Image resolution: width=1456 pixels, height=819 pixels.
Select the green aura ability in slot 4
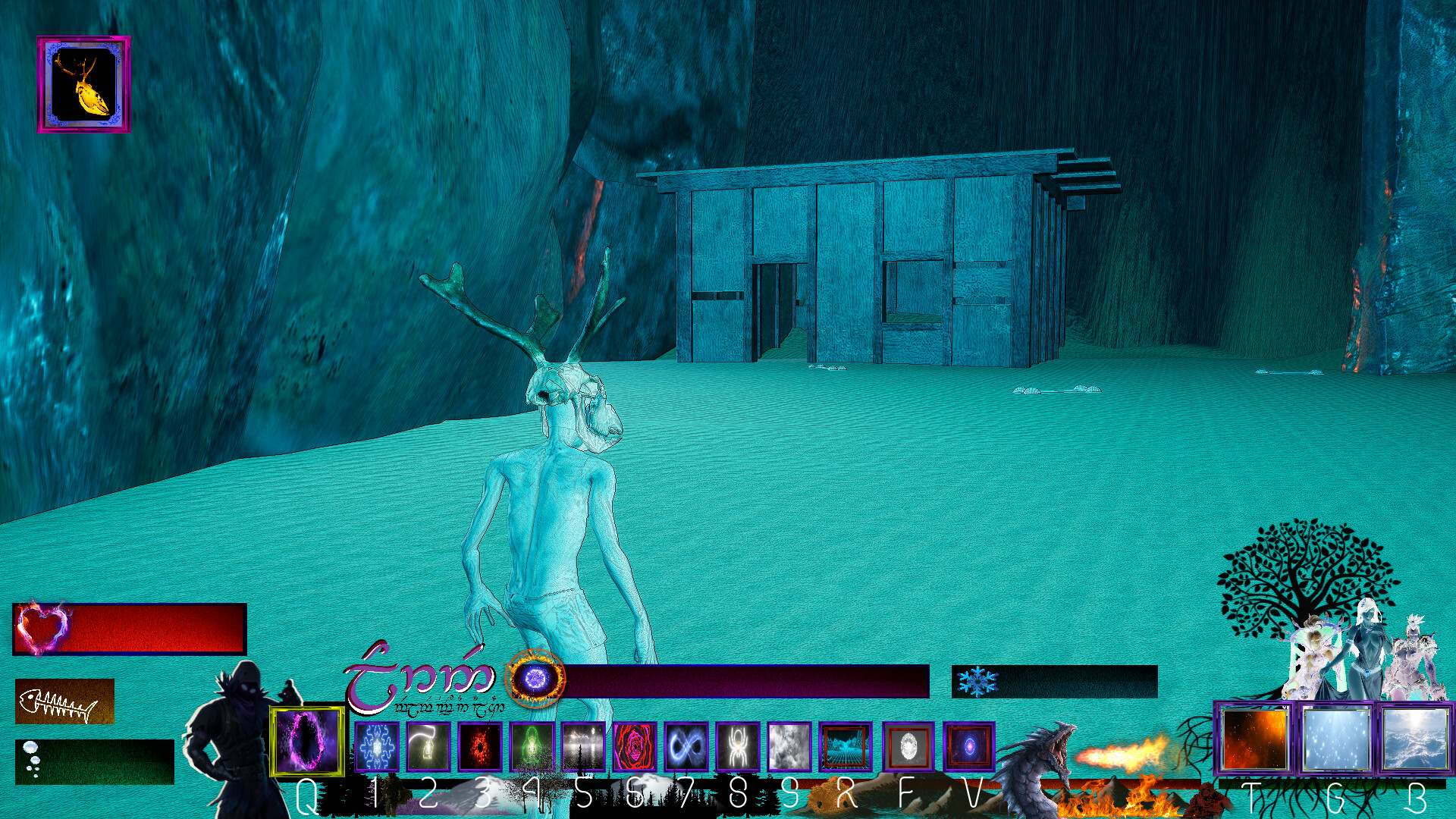[x=533, y=747]
